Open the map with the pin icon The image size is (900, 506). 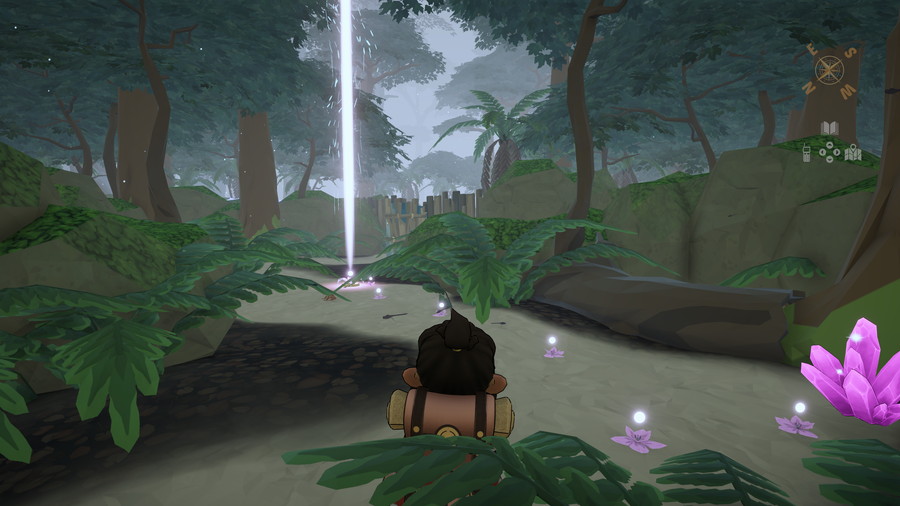click(x=853, y=153)
